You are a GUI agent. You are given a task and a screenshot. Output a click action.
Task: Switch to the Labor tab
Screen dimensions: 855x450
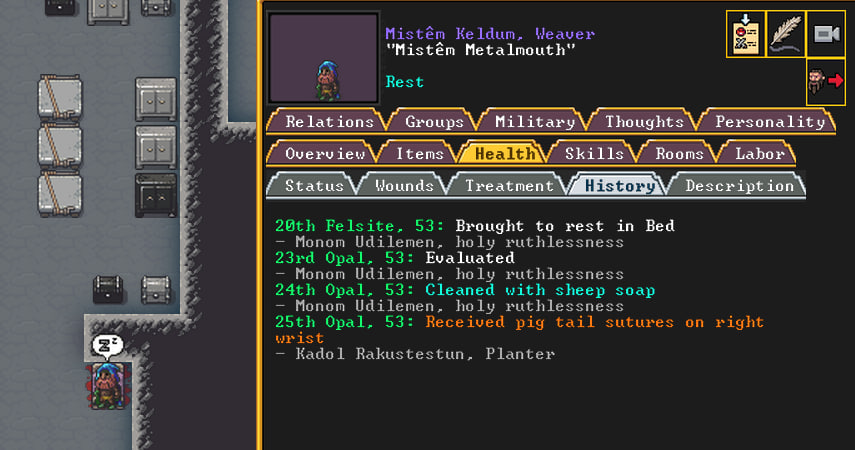coord(759,154)
